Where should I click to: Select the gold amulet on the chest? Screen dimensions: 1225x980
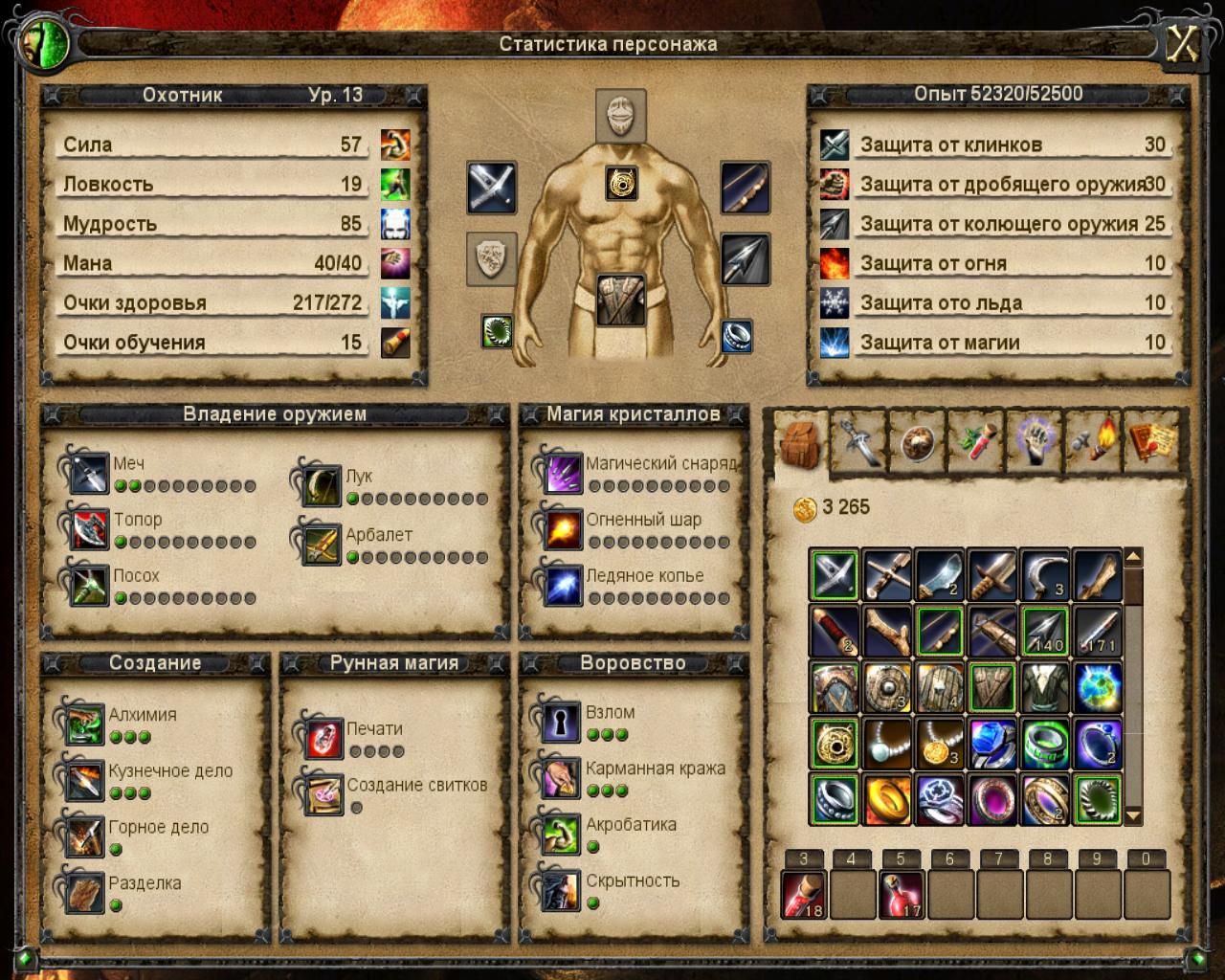pos(621,183)
